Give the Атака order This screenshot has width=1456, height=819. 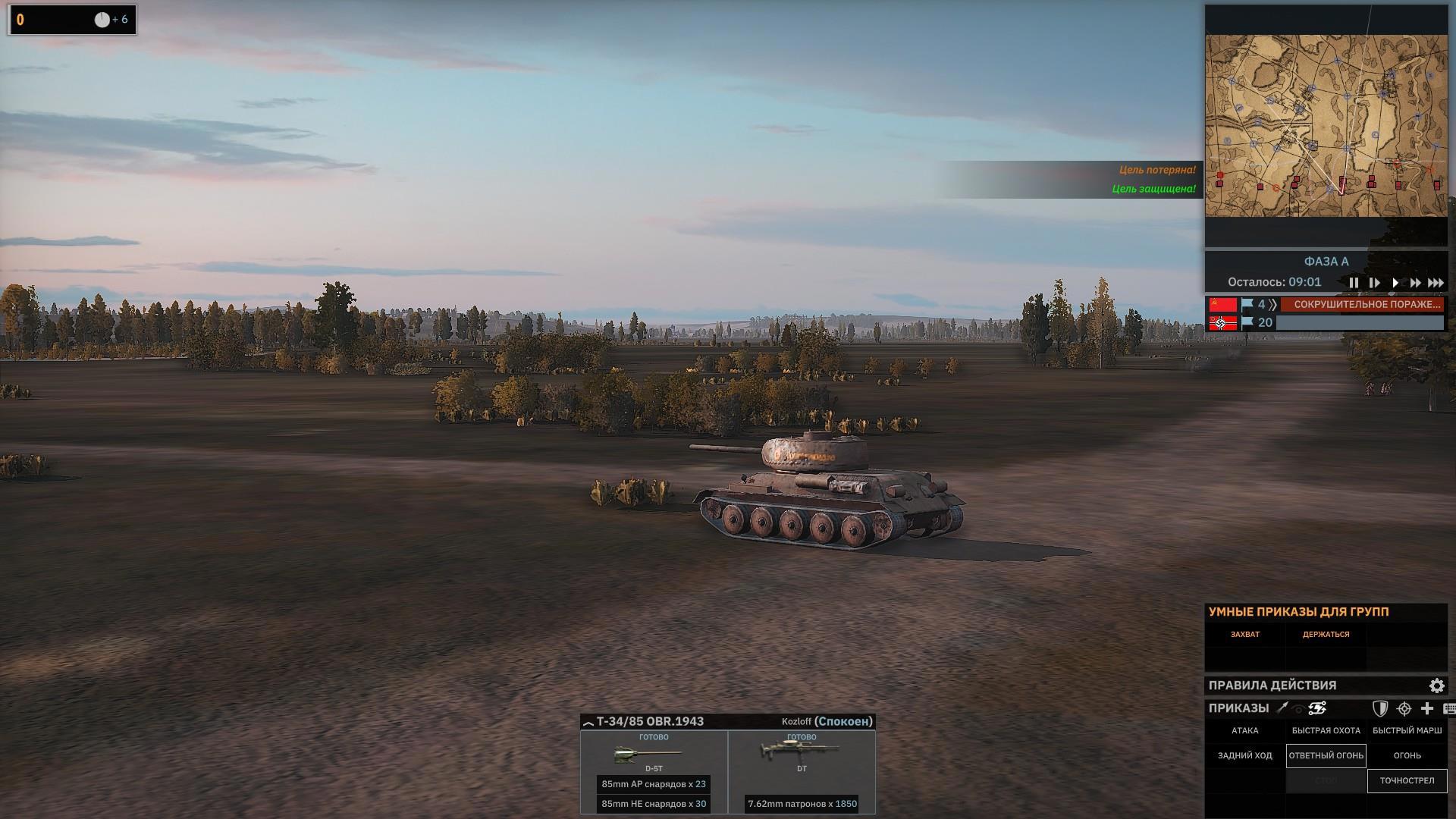point(1244,731)
